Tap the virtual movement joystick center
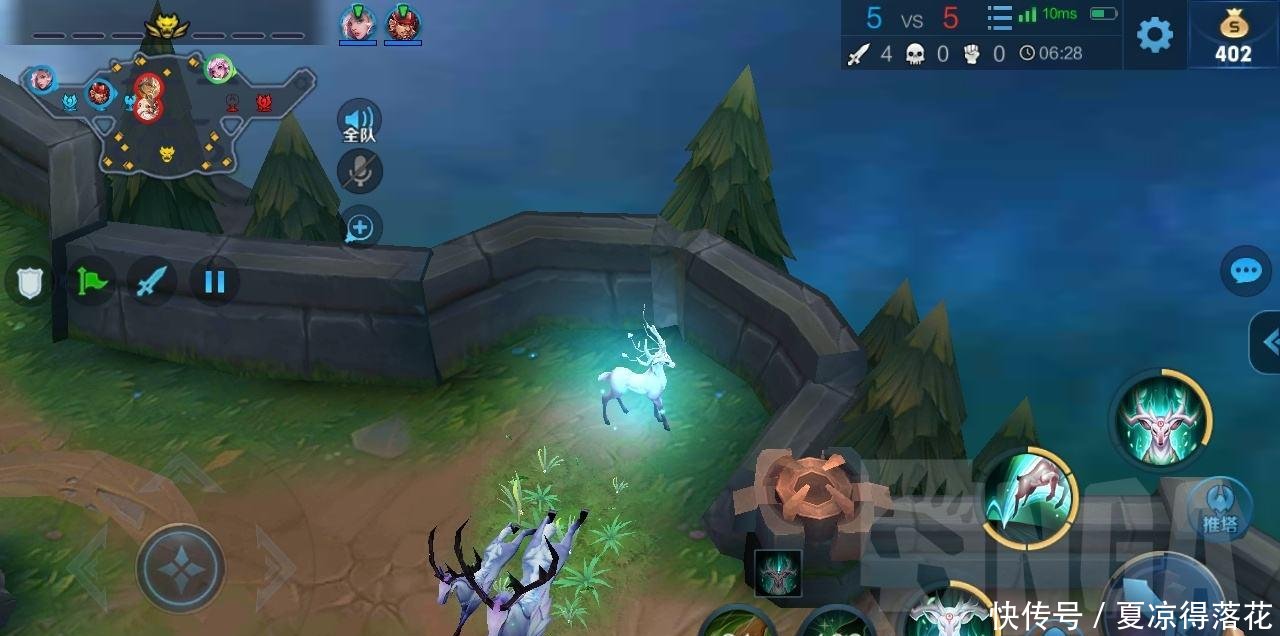The image size is (1280, 636). tap(180, 568)
